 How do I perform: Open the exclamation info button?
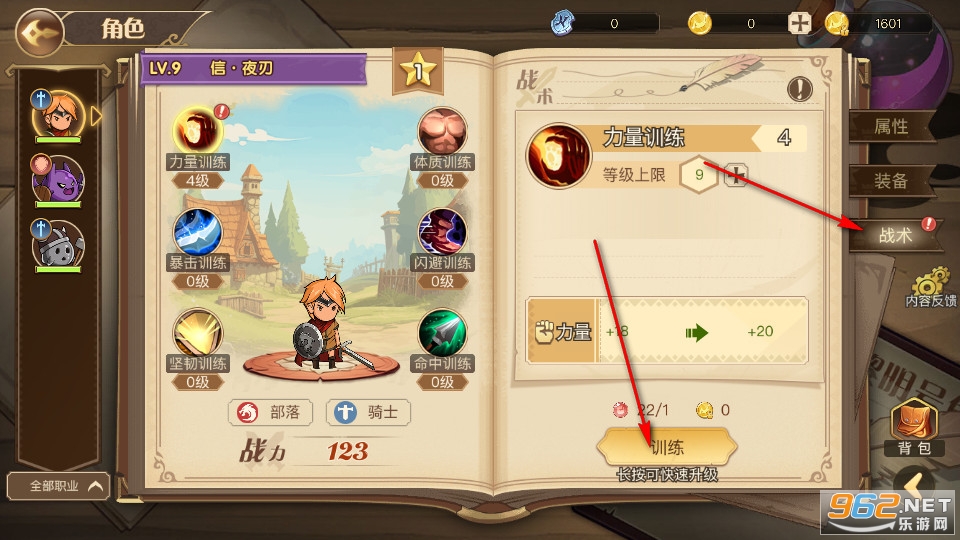pos(799,88)
